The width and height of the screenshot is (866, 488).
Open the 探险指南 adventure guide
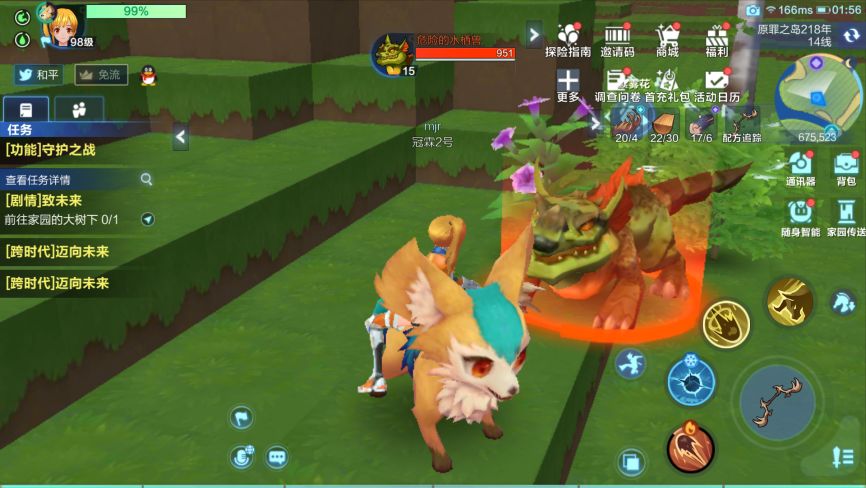tap(567, 40)
